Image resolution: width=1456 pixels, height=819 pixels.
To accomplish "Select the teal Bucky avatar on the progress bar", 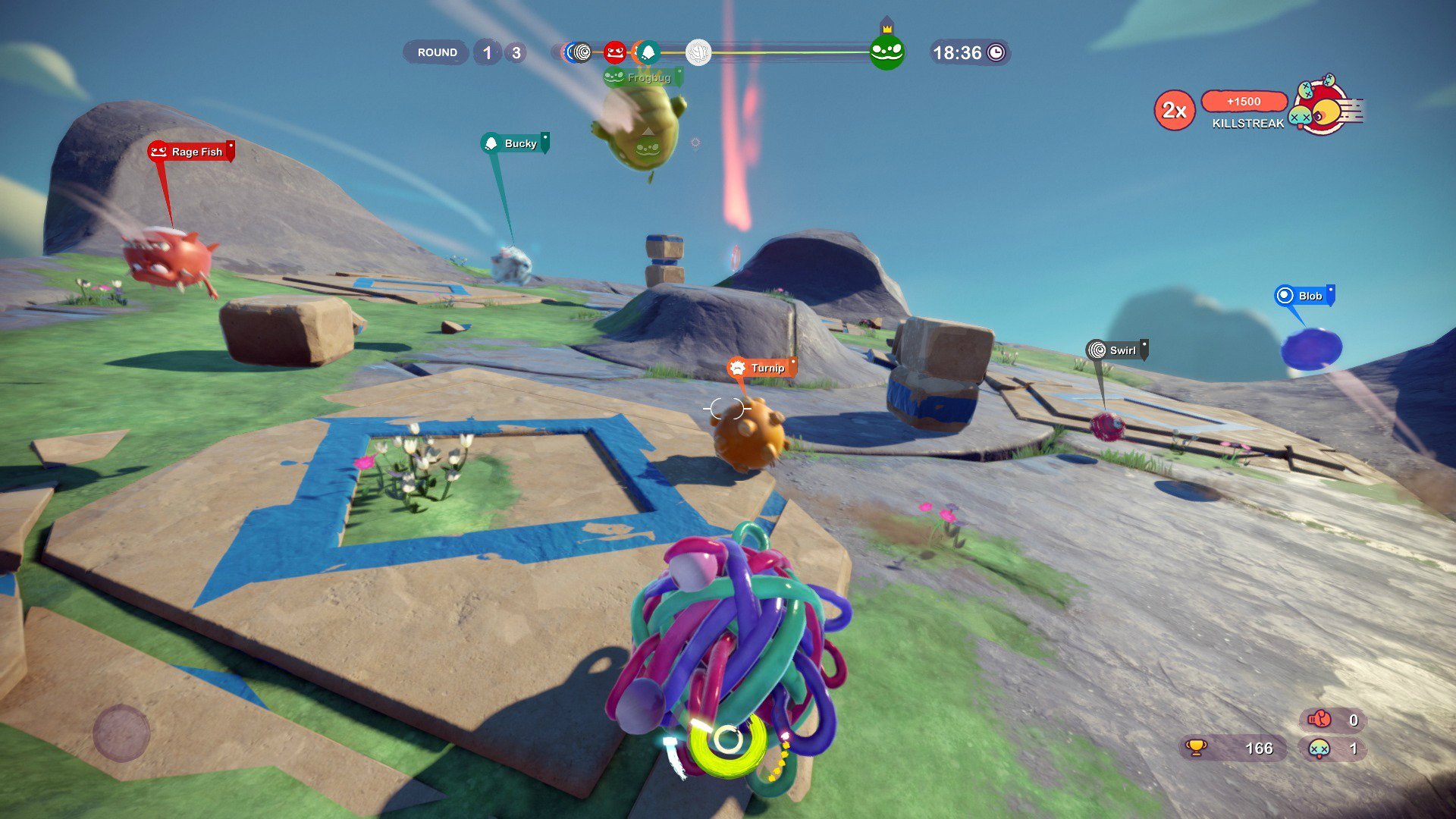I will (x=649, y=52).
